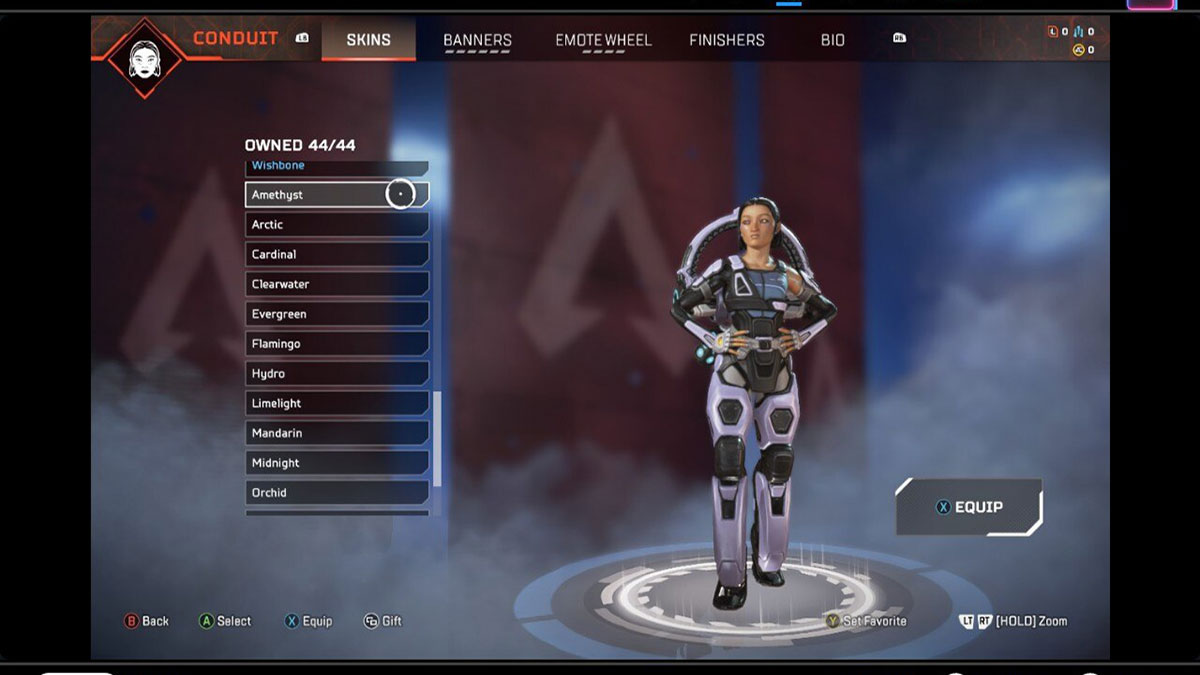Go Back from the skins screen
Screen dimensions: 1200x675
pos(146,621)
